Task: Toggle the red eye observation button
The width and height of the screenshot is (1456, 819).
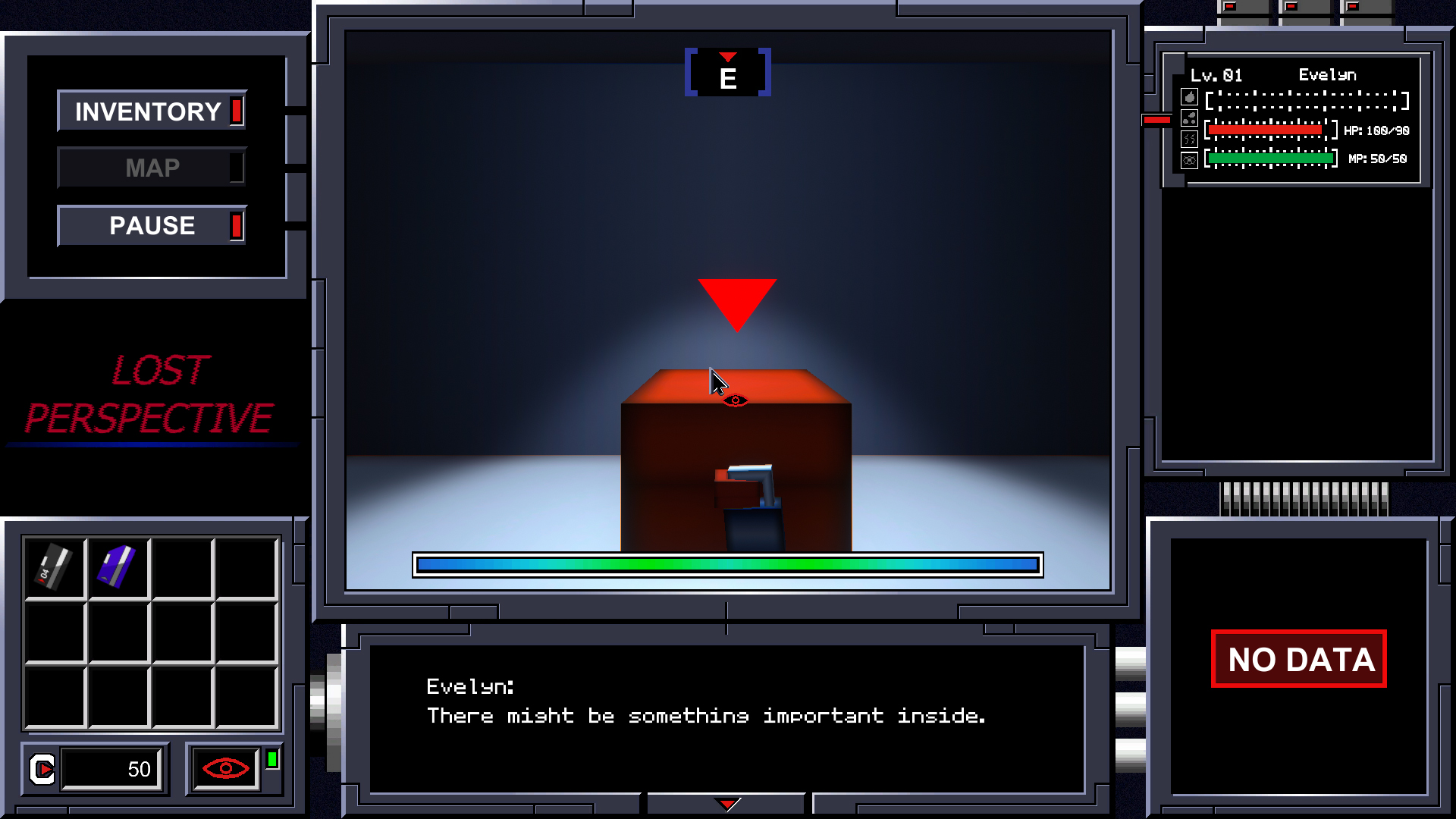Action: [224, 768]
